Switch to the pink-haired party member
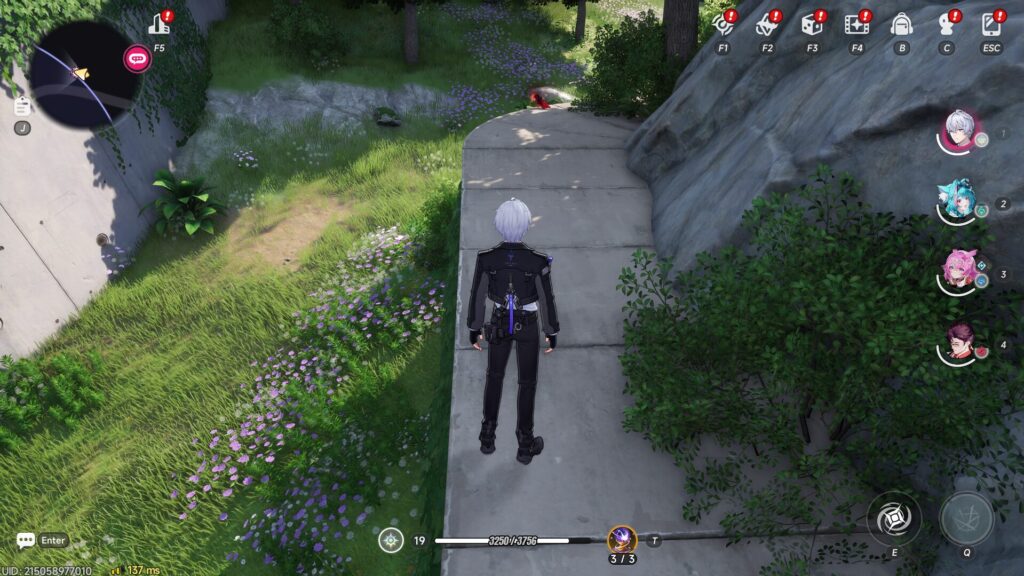The width and height of the screenshot is (1024, 576). point(959,272)
